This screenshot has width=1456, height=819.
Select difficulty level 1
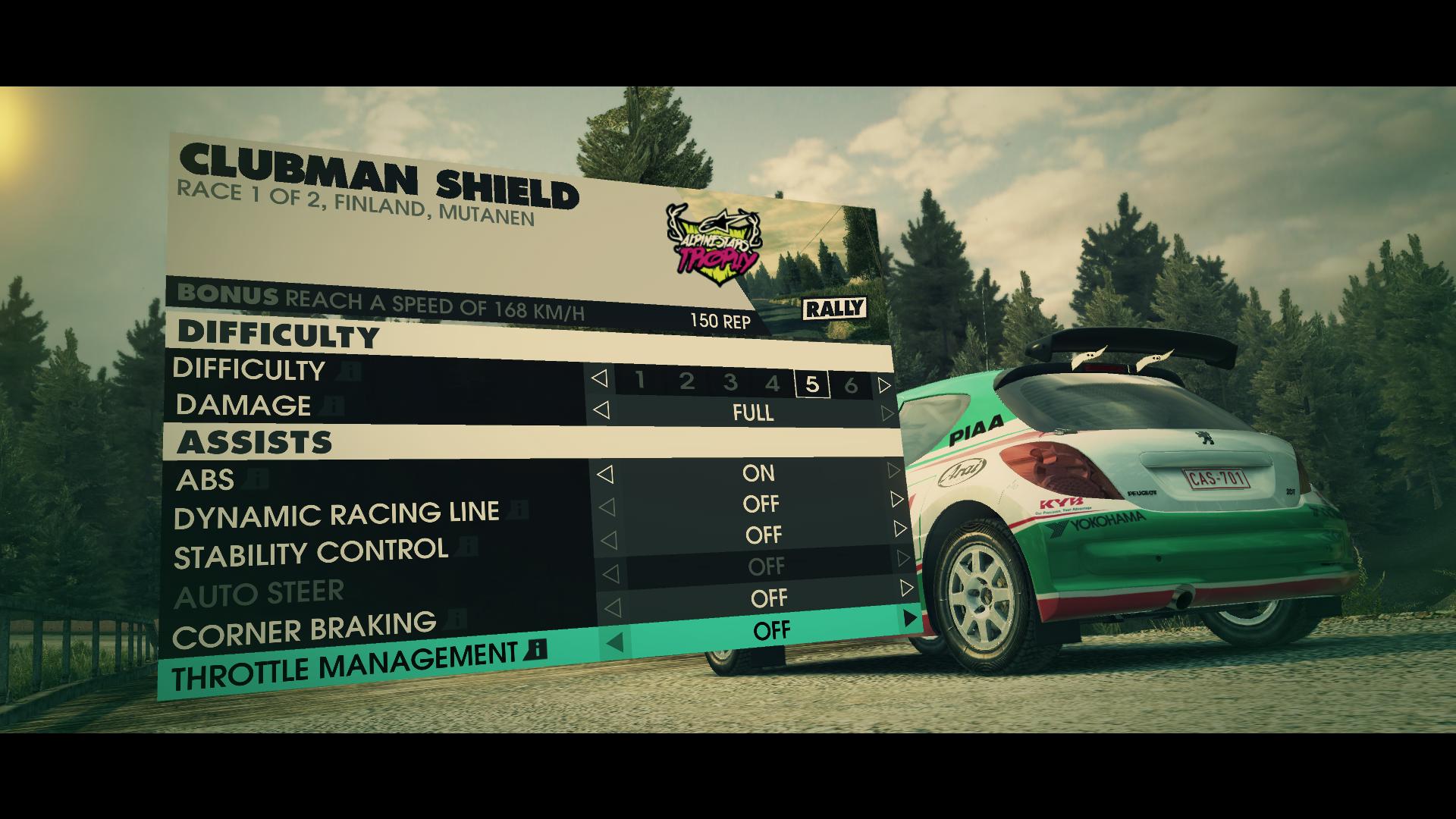tap(640, 380)
